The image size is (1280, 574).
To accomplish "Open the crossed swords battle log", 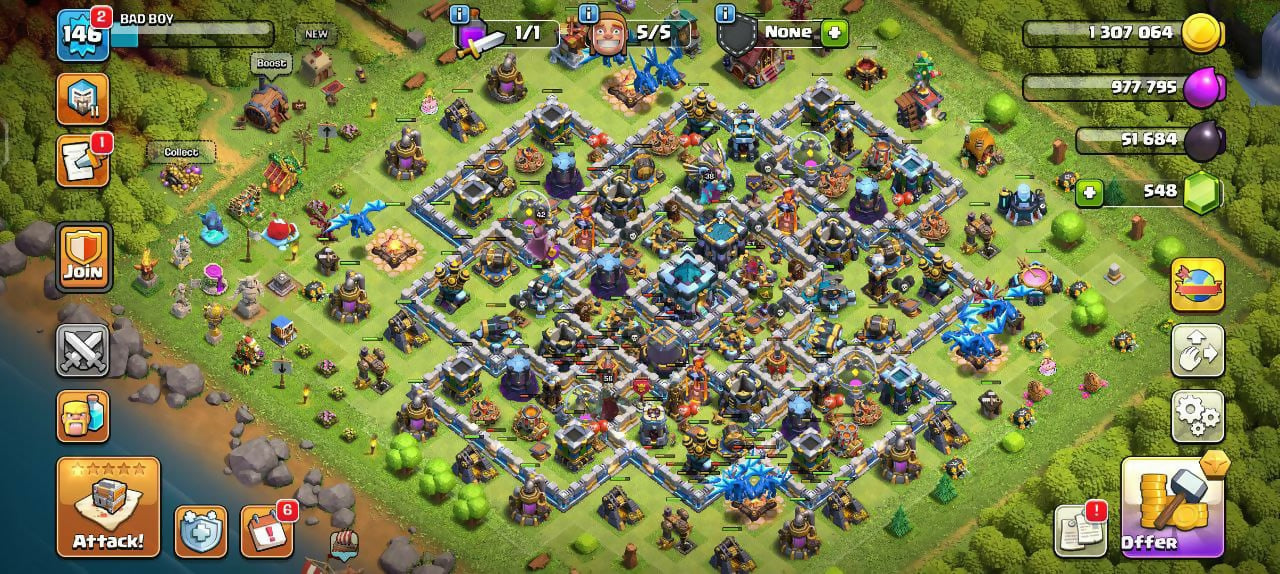I will click(x=82, y=351).
